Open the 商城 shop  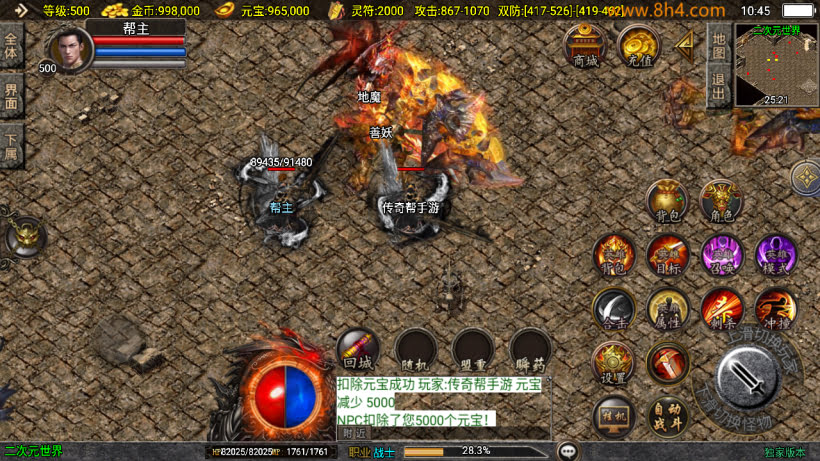point(586,46)
